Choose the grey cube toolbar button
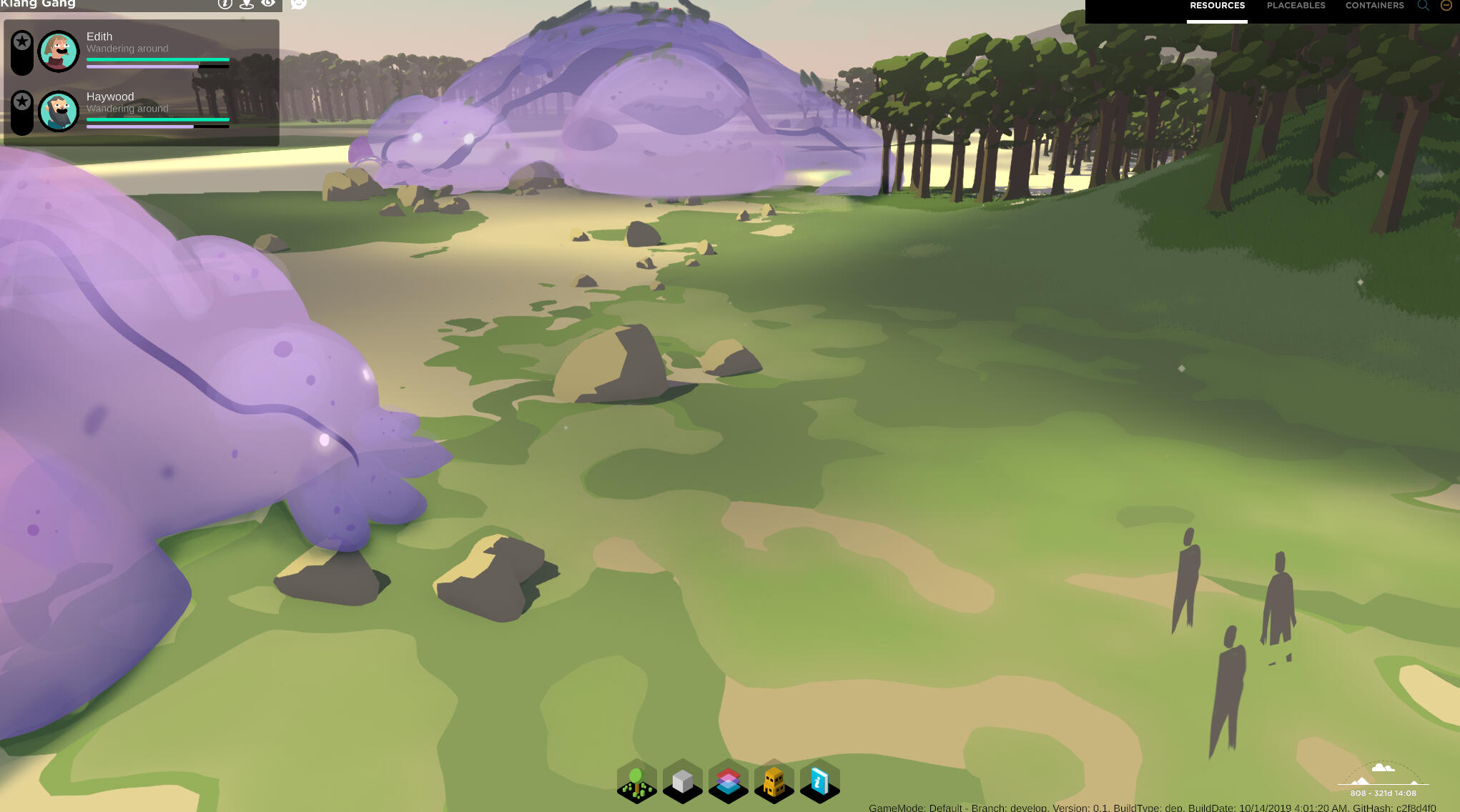Viewport: 1460px width, 812px height. (682, 781)
